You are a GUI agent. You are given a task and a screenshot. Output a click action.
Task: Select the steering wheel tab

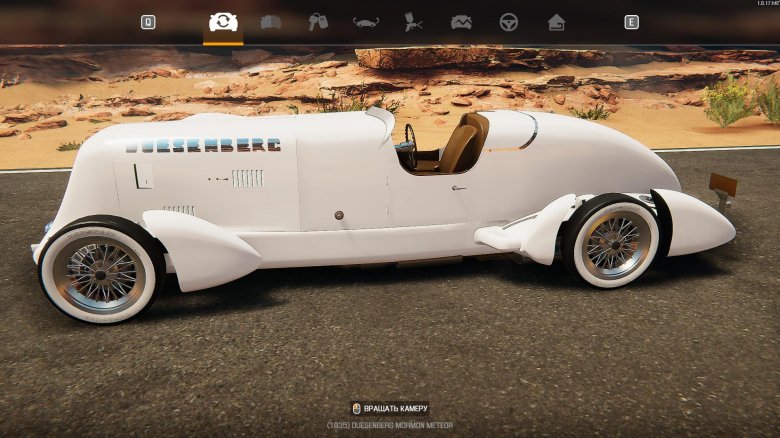509,22
